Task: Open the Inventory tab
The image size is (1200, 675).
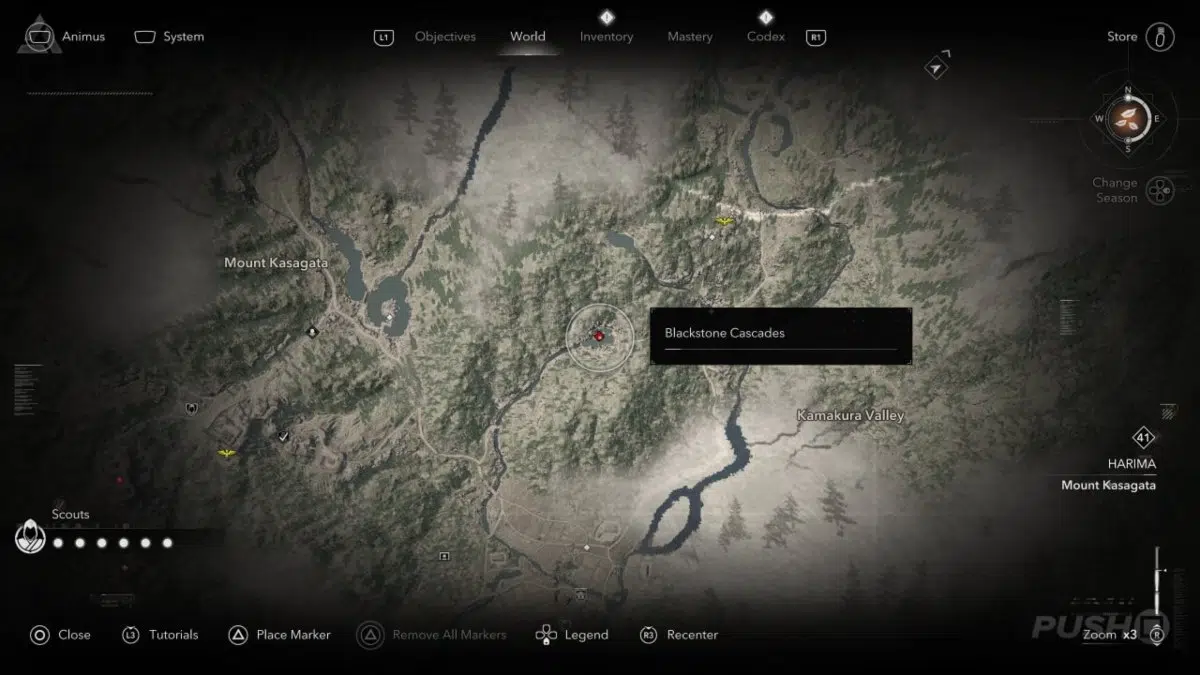Action: (606, 37)
